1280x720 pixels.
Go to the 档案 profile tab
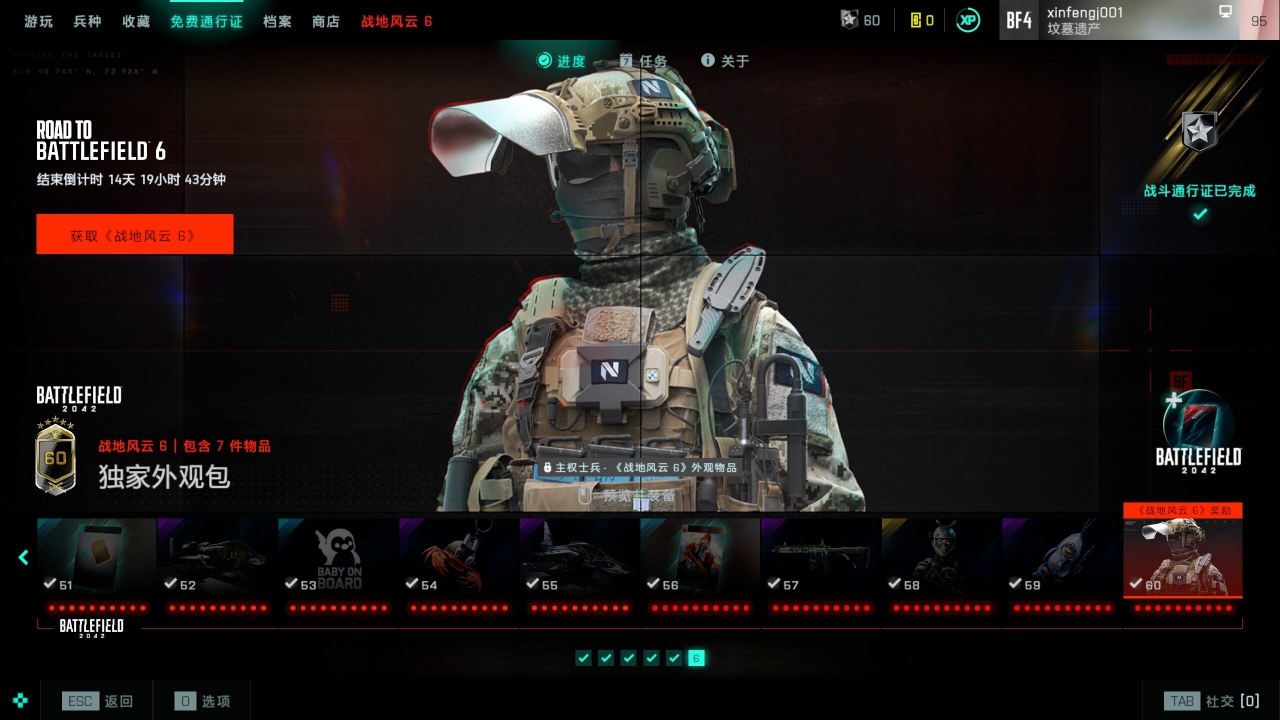pyautogui.click(x=277, y=21)
